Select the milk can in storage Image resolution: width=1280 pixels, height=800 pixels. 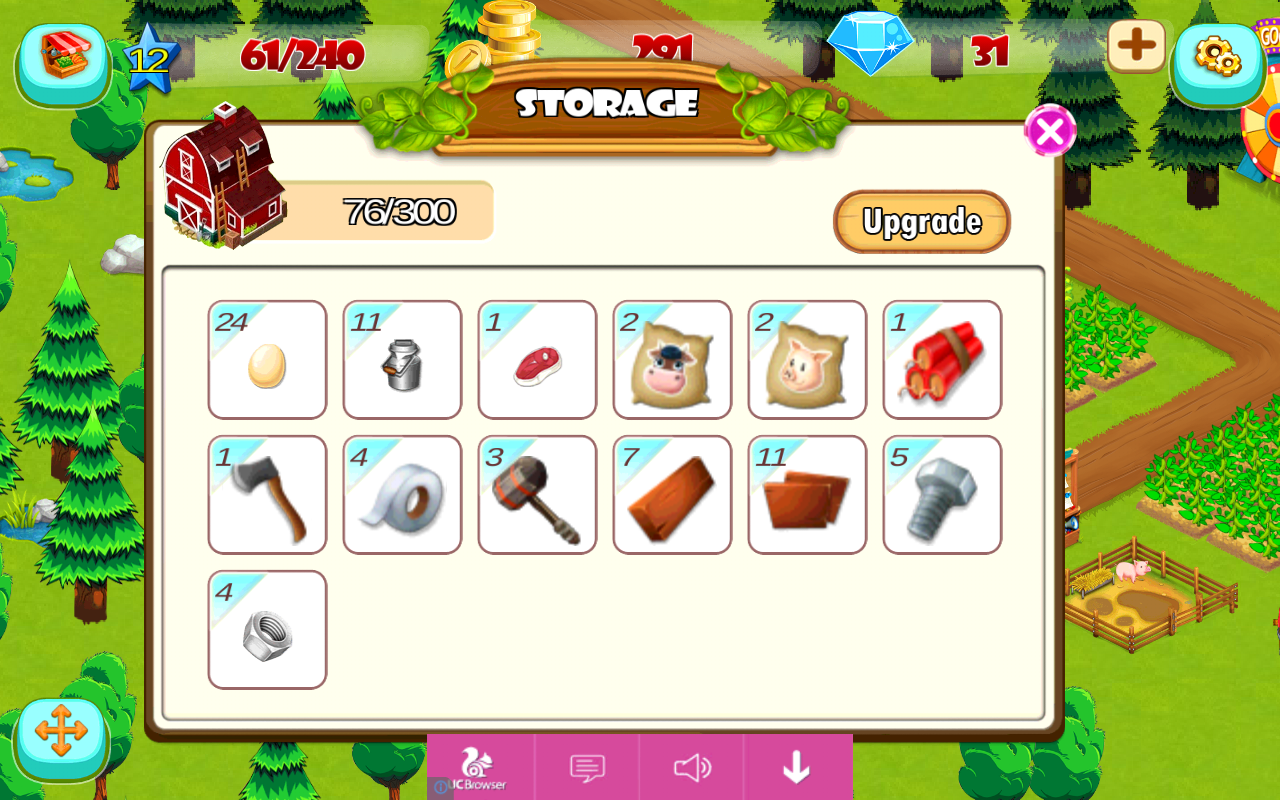point(401,360)
